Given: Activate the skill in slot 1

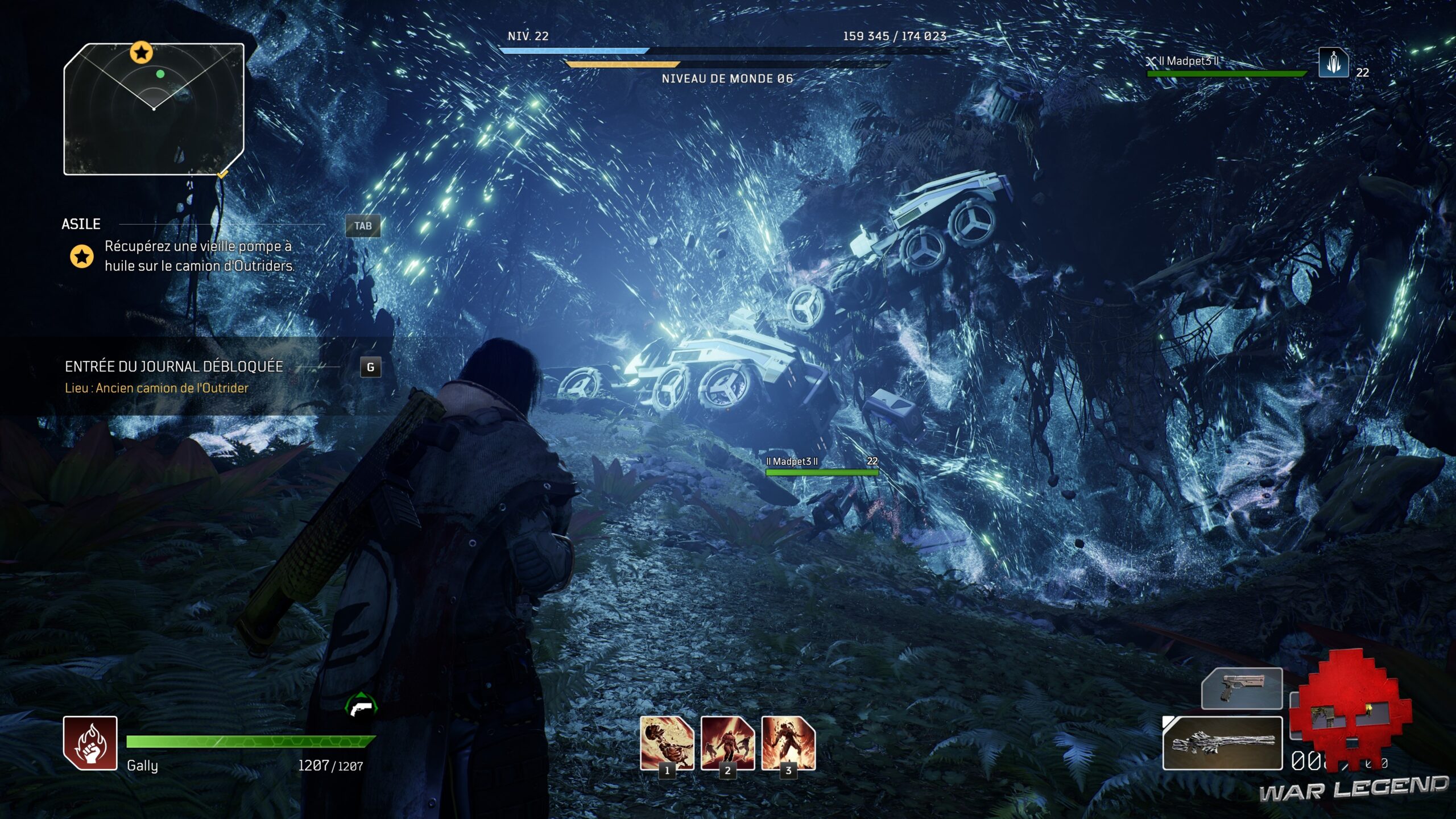Looking at the screenshot, I should coord(667,742).
